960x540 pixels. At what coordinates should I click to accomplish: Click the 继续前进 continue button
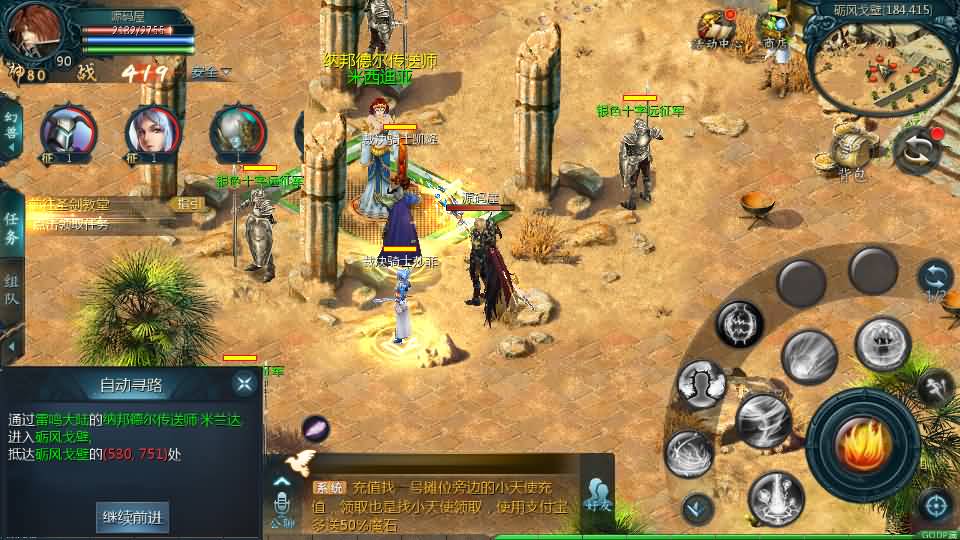click(131, 517)
